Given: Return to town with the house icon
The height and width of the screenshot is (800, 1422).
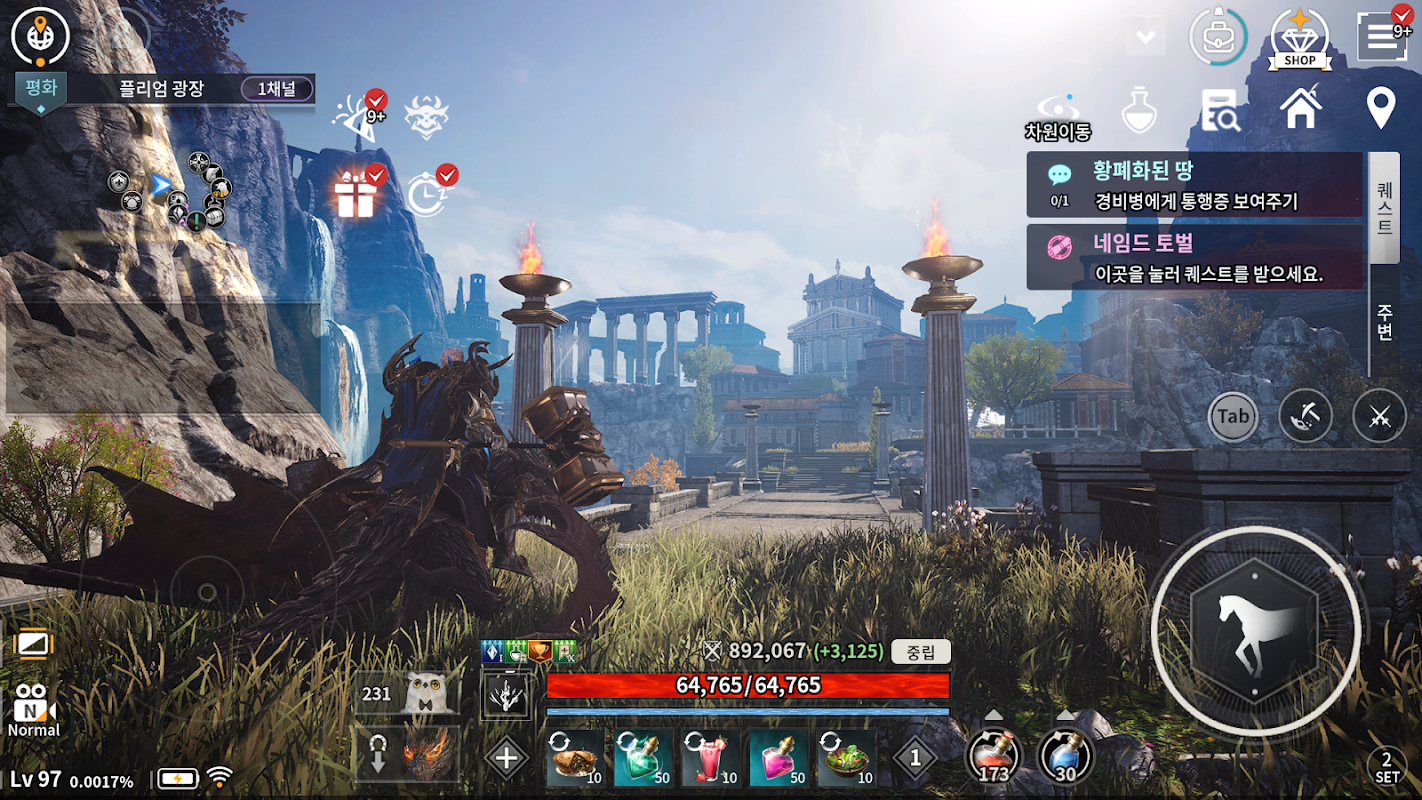Looking at the screenshot, I should pos(1300,108).
